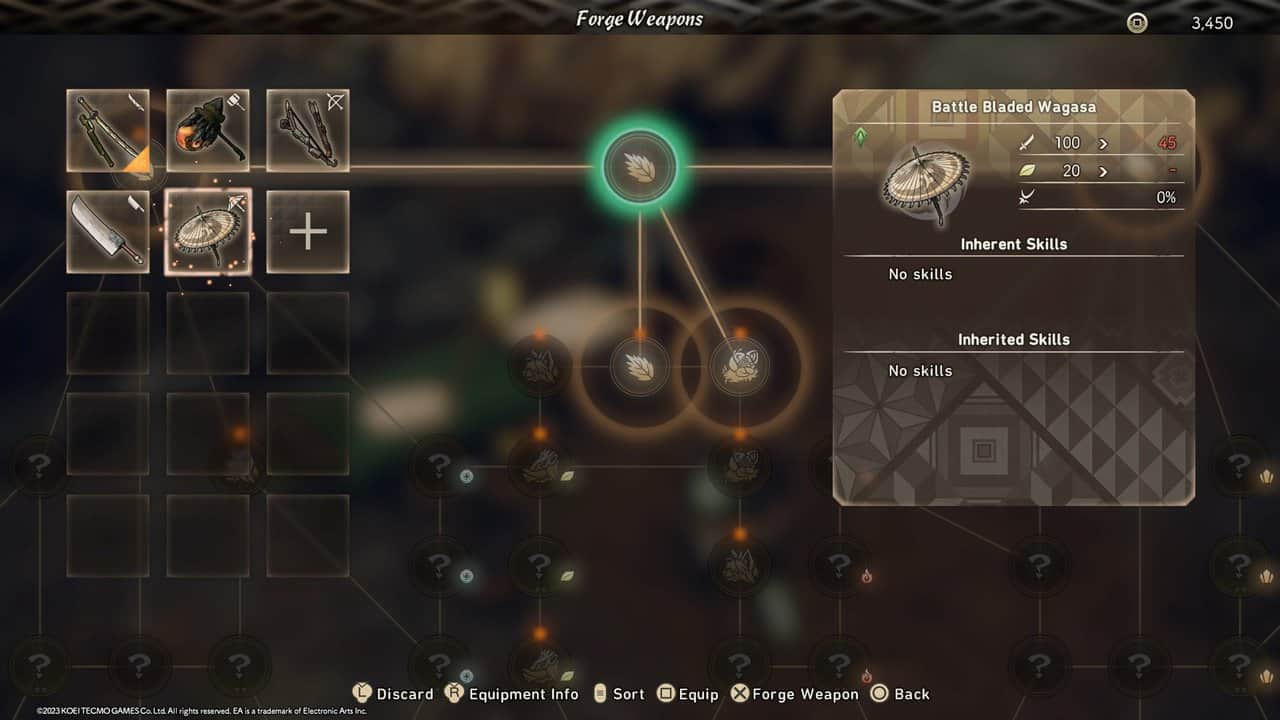Pick the large cleaver blade slot

(x=108, y=232)
